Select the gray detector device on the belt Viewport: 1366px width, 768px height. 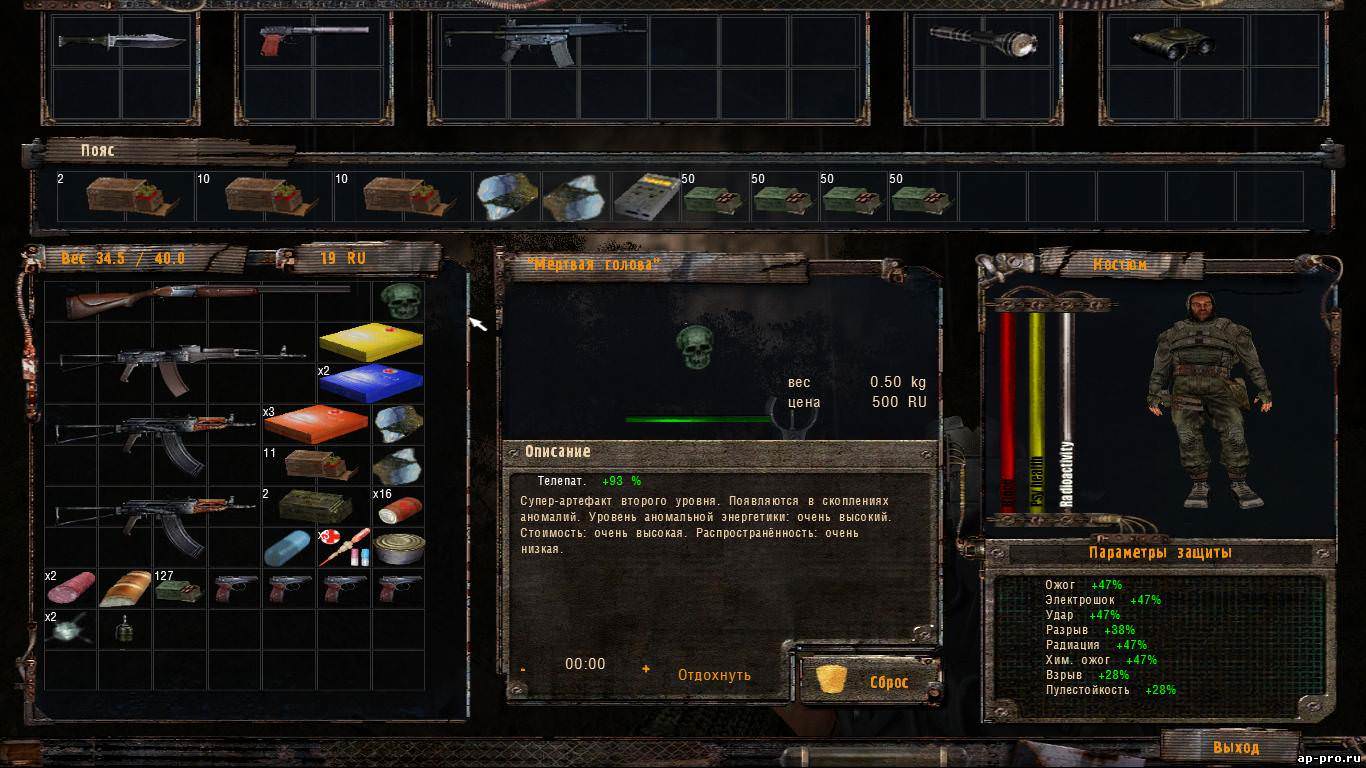pos(645,196)
